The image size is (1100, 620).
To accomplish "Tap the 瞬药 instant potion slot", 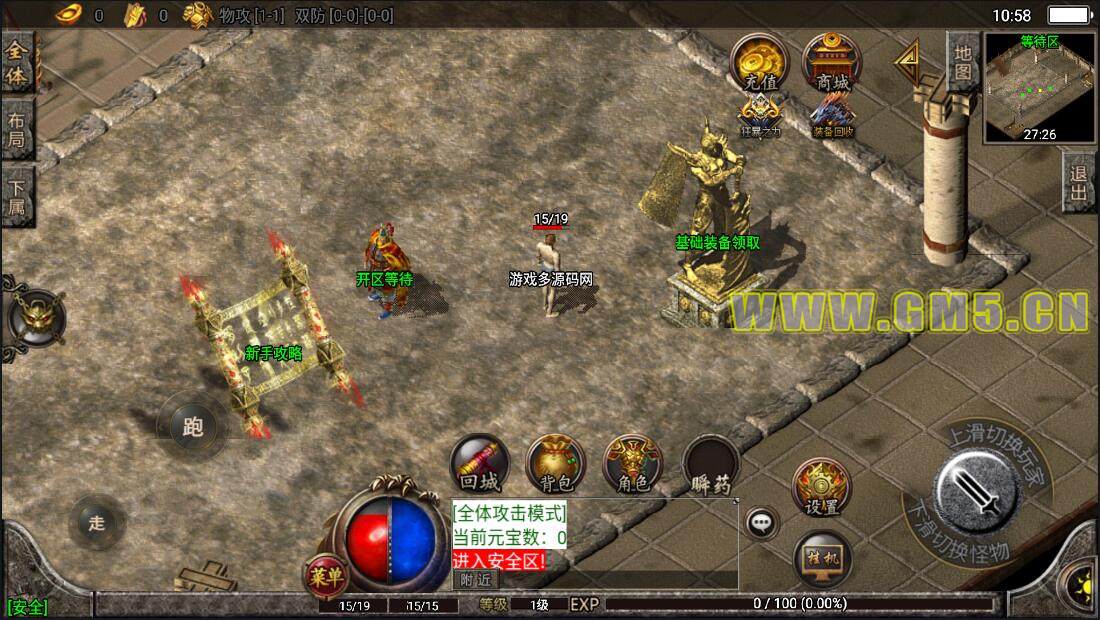I will click(711, 465).
